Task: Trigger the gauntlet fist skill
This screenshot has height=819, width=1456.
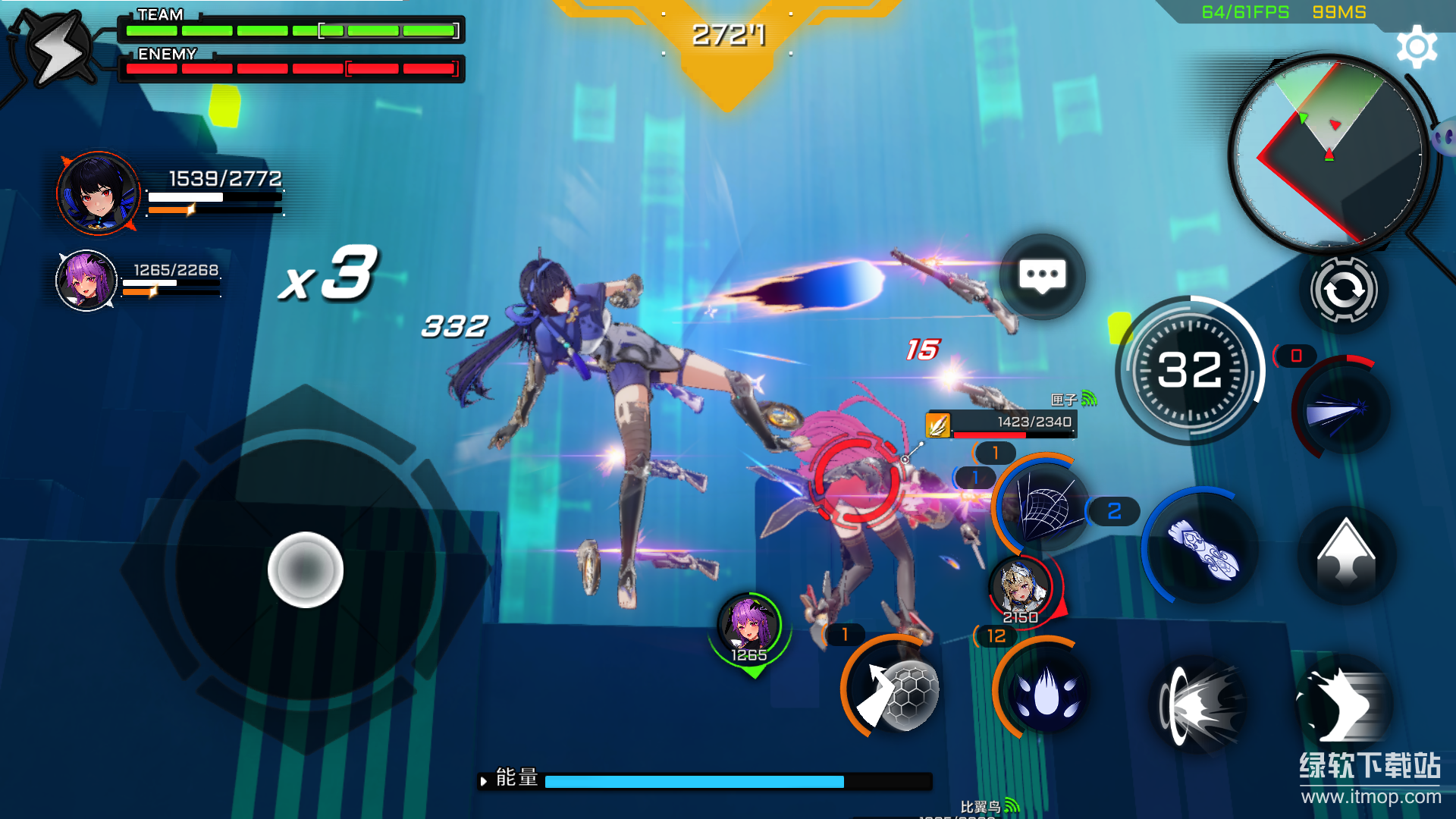Action: [x=1202, y=547]
